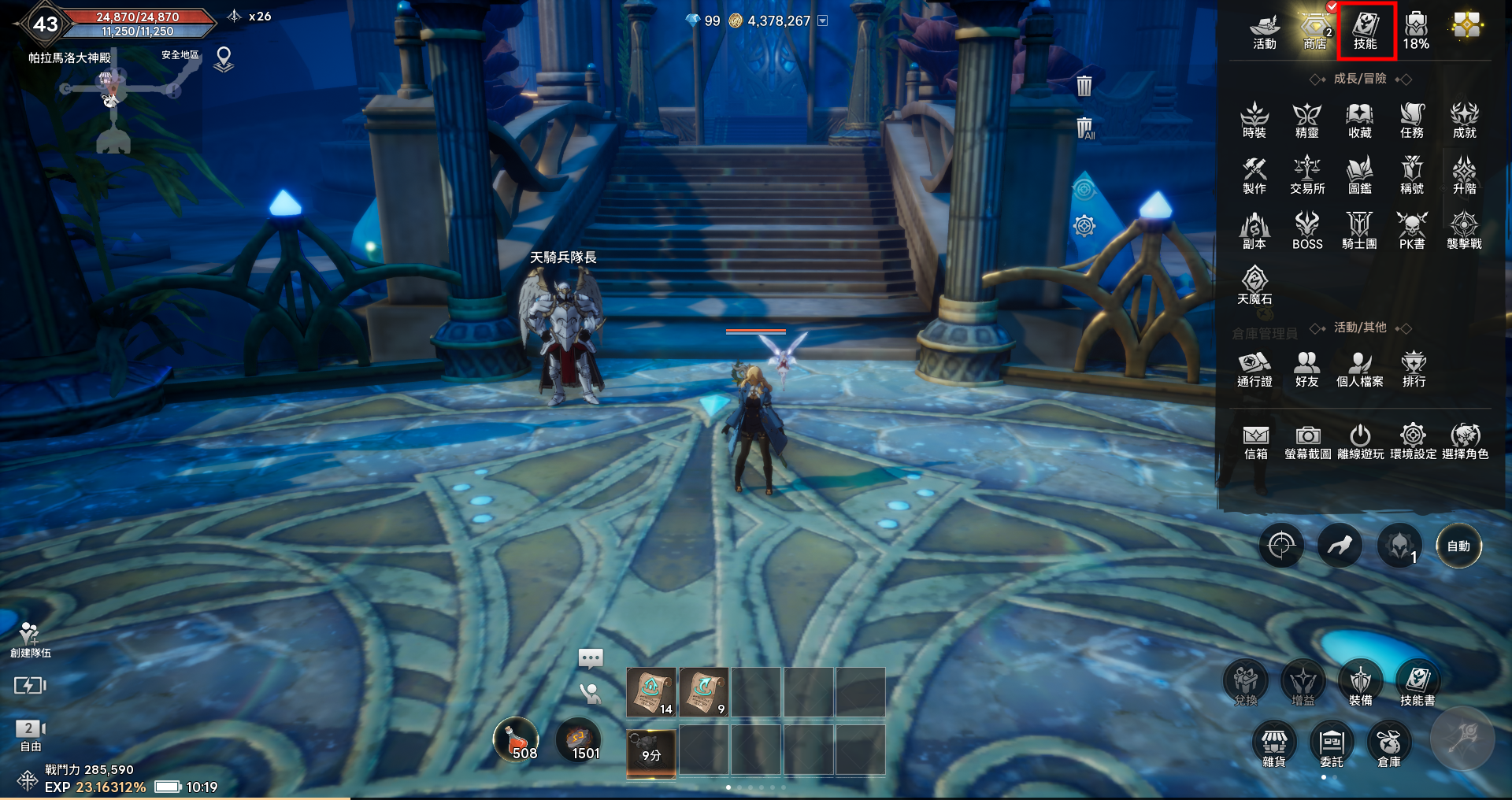Image resolution: width=1512 pixels, height=800 pixels.
Task: Open the 好友 friends list
Action: [x=1306, y=369]
